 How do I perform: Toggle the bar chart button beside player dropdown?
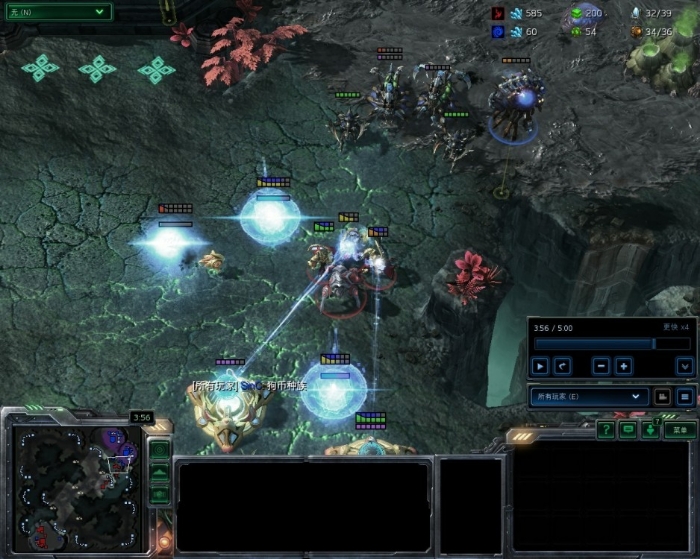(x=662, y=397)
